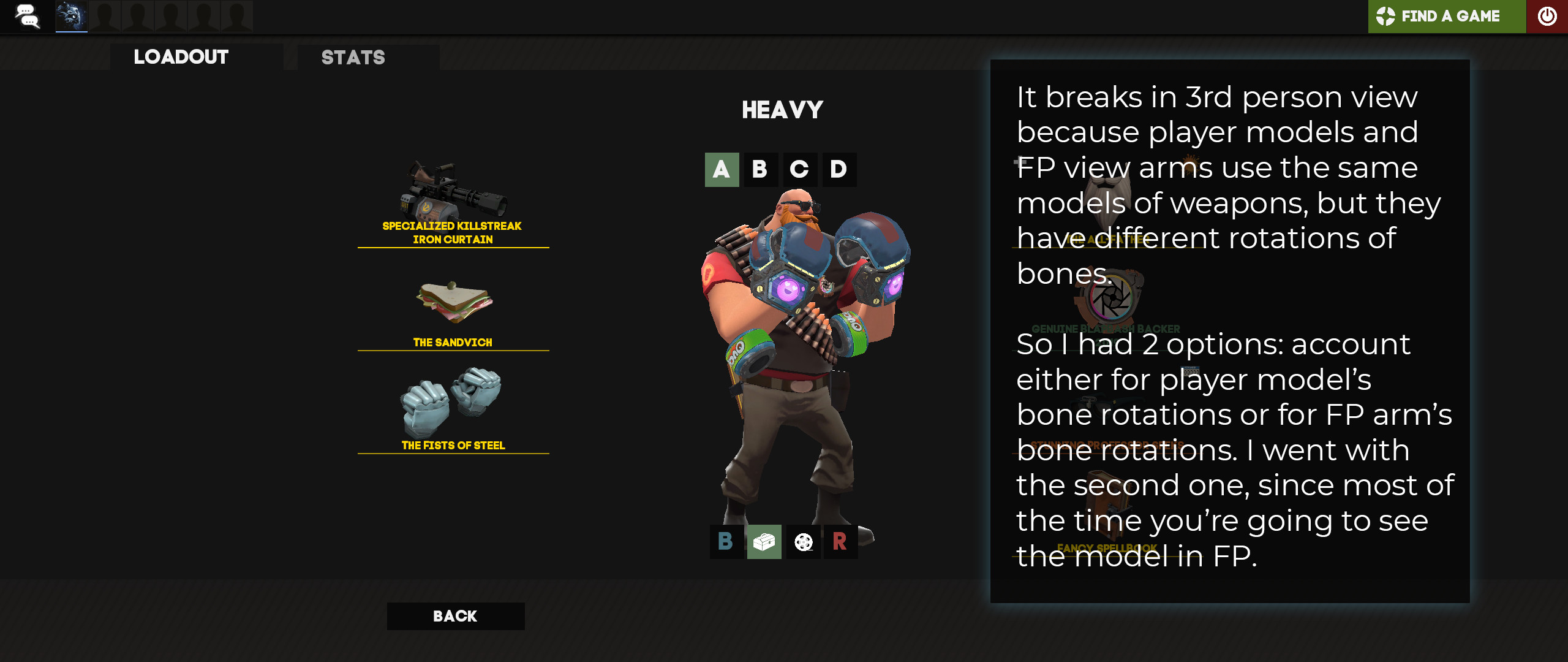
Task: Select the Specialized Killstreak Iron Curtain weapon slot
Action: (x=453, y=196)
